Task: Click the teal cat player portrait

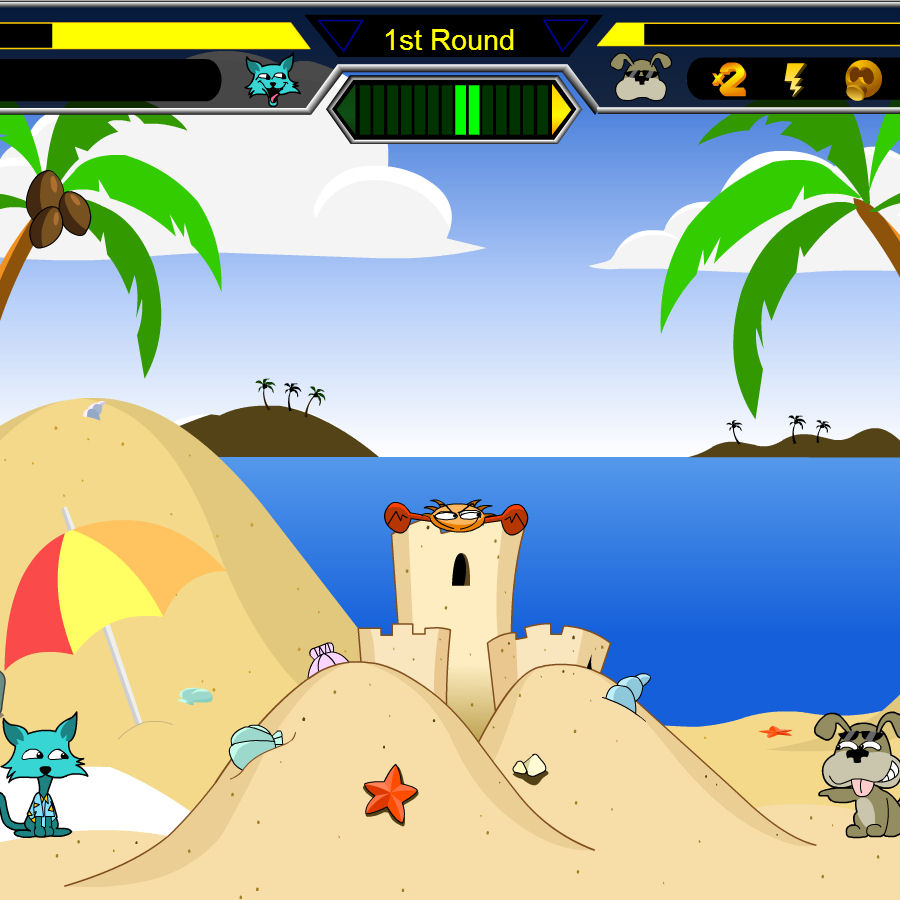Action: click(272, 80)
